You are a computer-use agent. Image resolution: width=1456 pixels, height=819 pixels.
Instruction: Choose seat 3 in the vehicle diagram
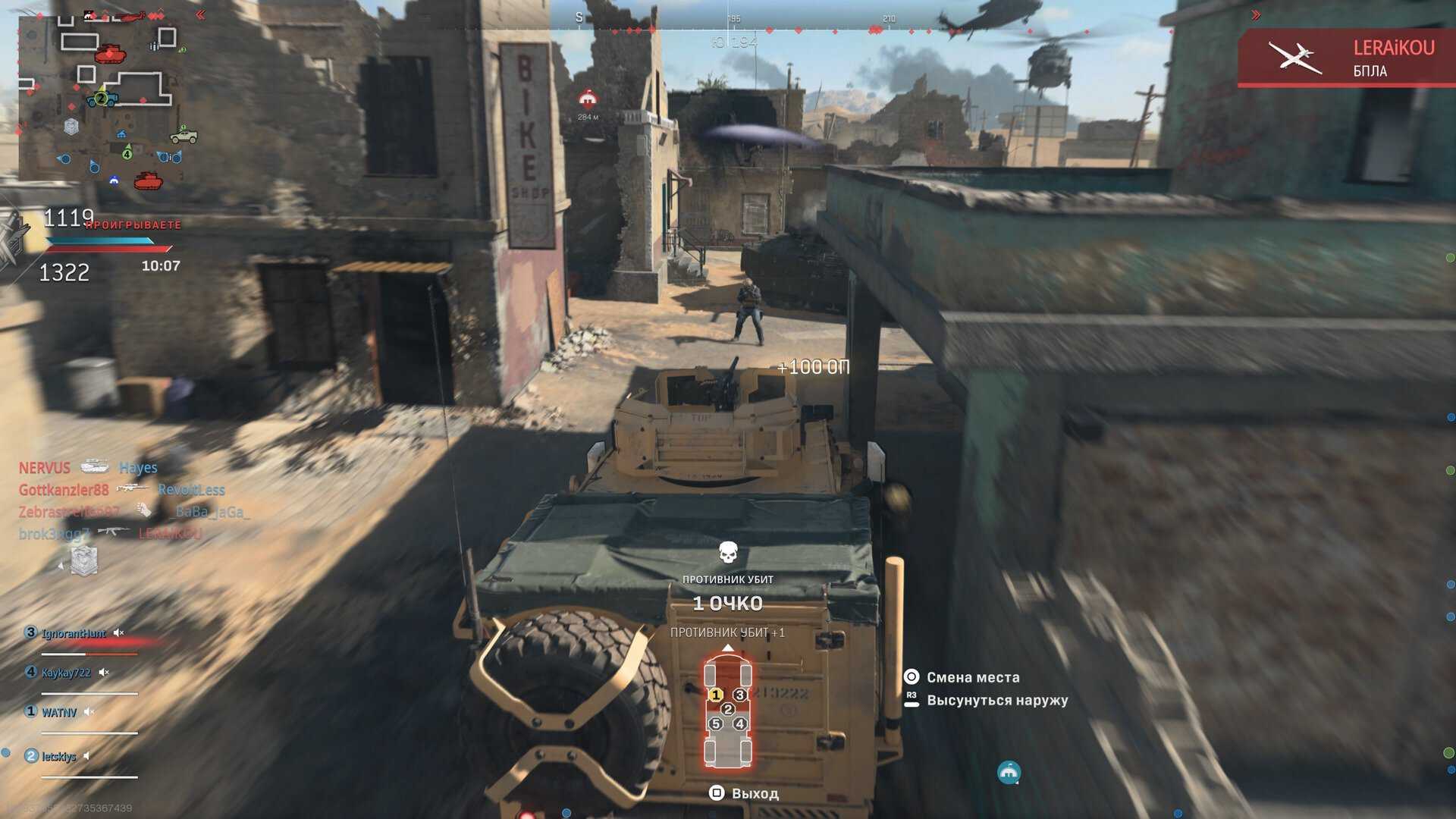click(739, 695)
